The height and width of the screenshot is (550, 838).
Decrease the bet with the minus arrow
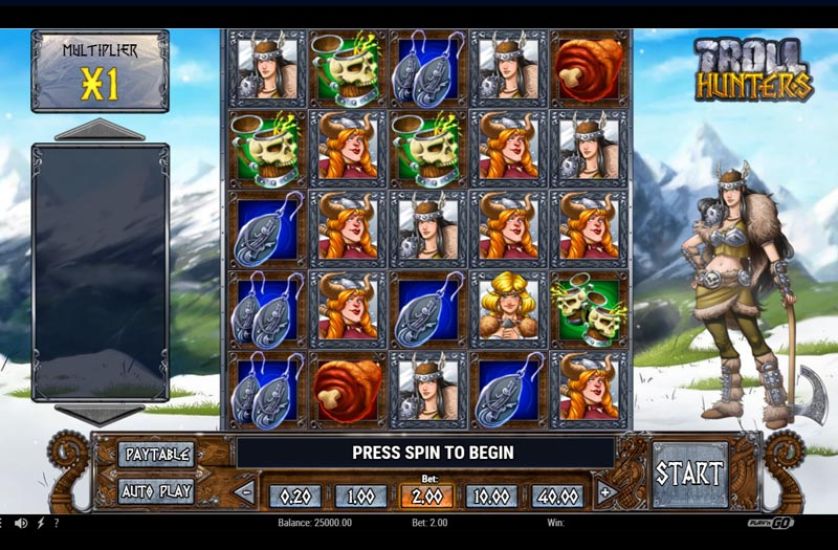click(245, 492)
